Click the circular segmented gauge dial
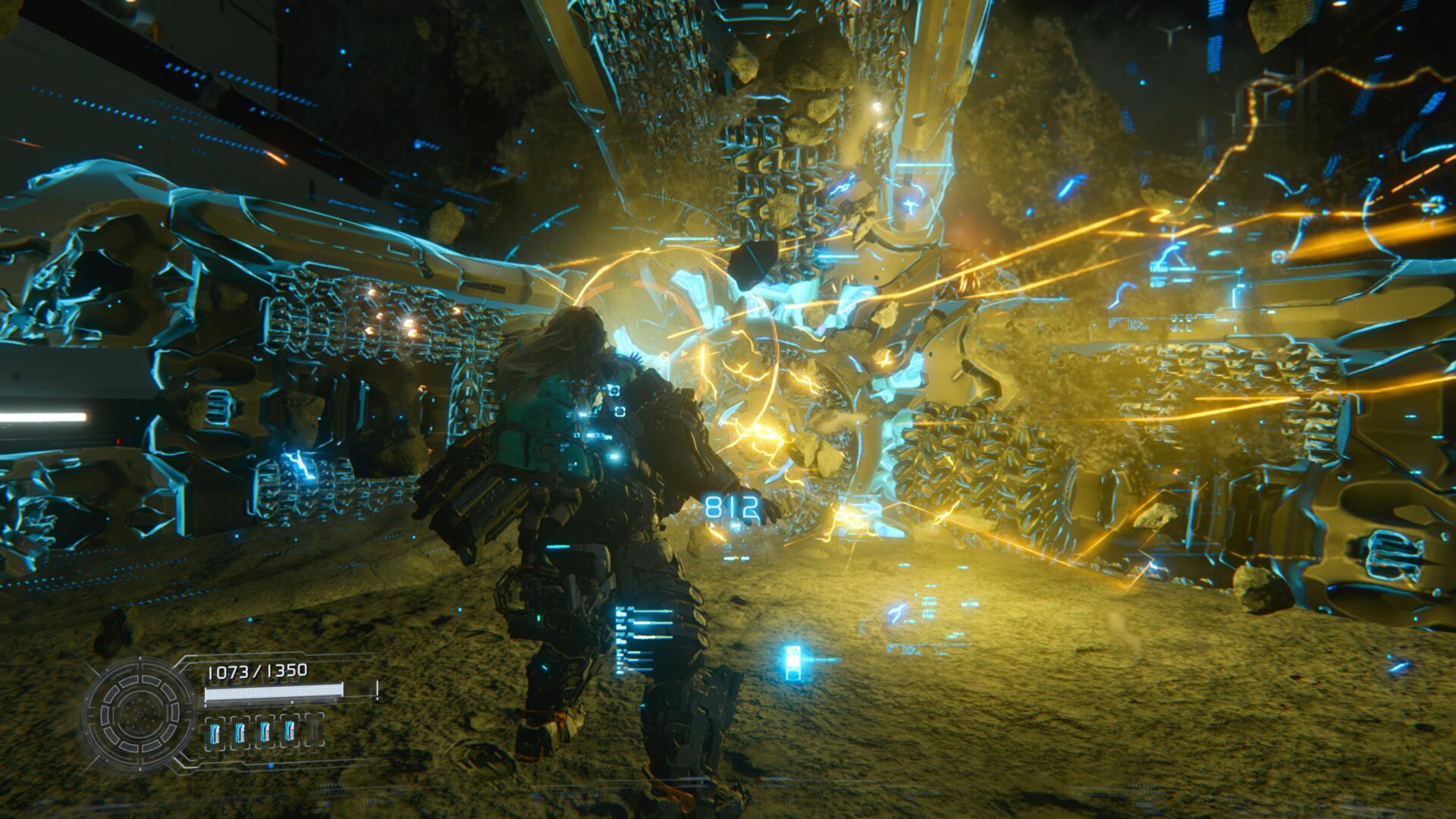 coord(140,714)
